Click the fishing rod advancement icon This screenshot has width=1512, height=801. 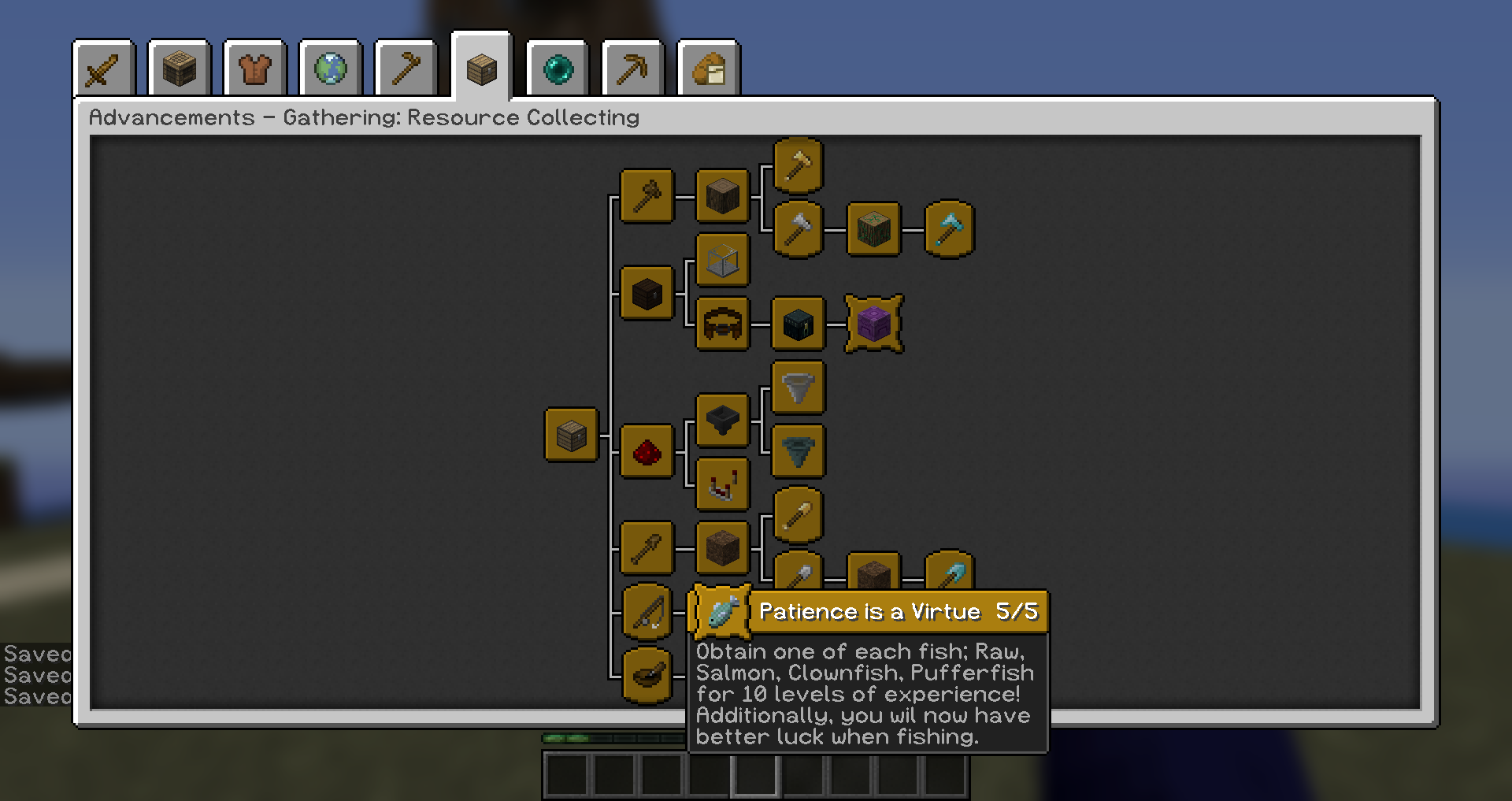[x=647, y=613]
